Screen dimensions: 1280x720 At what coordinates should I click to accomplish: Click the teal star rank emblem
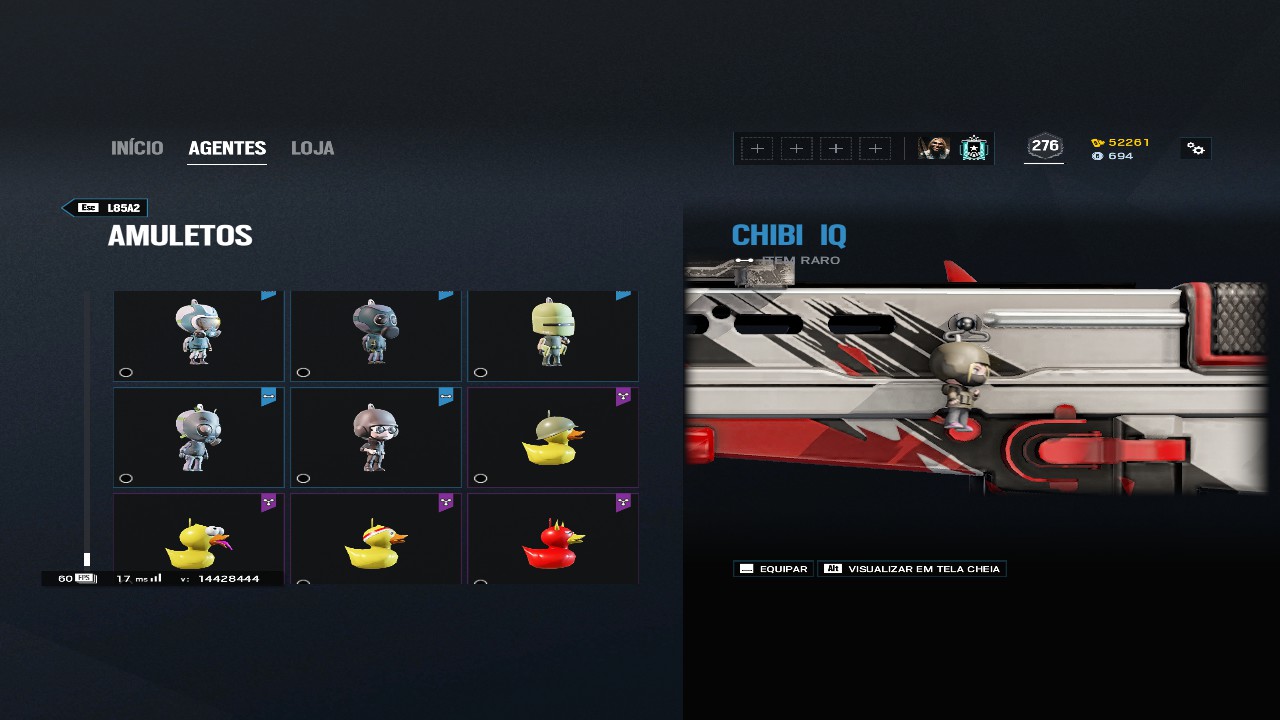click(973, 149)
